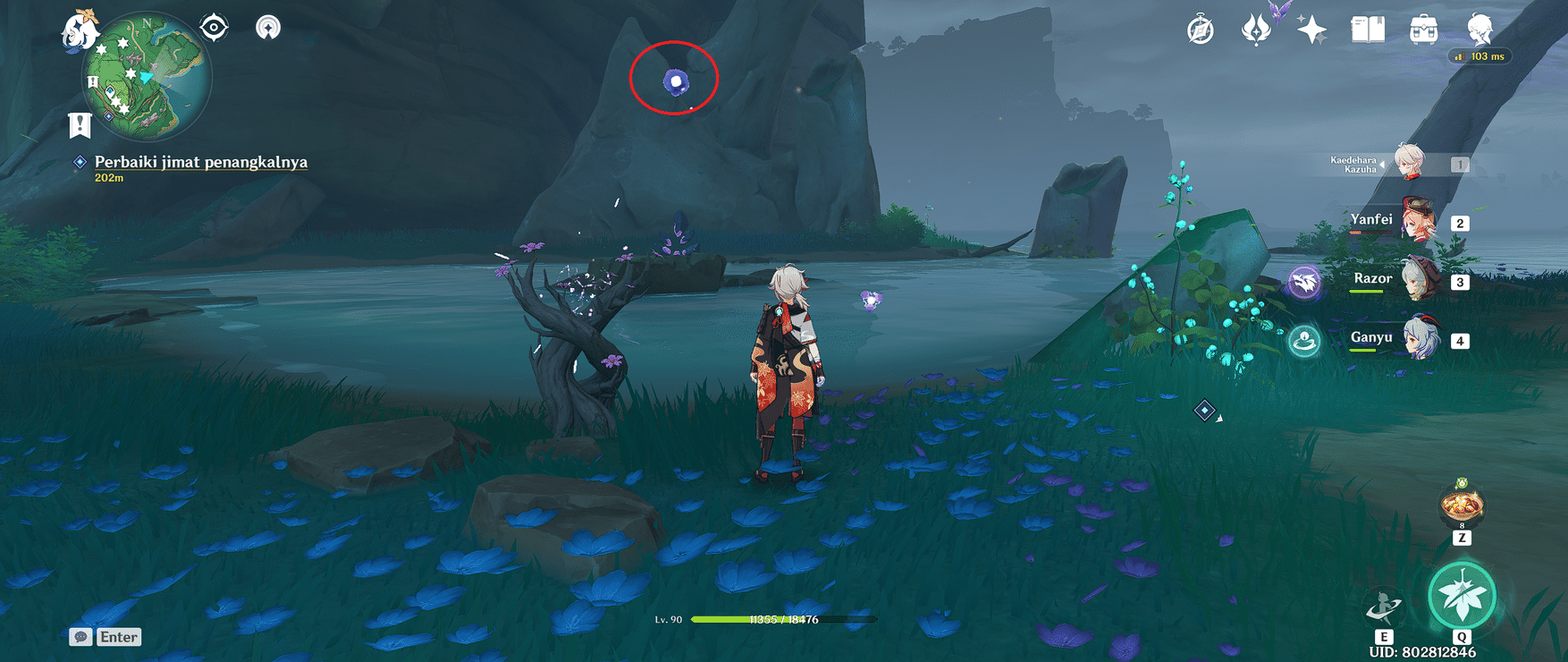Click the exclamation mark banner on the minimap
The width and height of the screenshot is (1568, 662).
(x=80, y=123)
